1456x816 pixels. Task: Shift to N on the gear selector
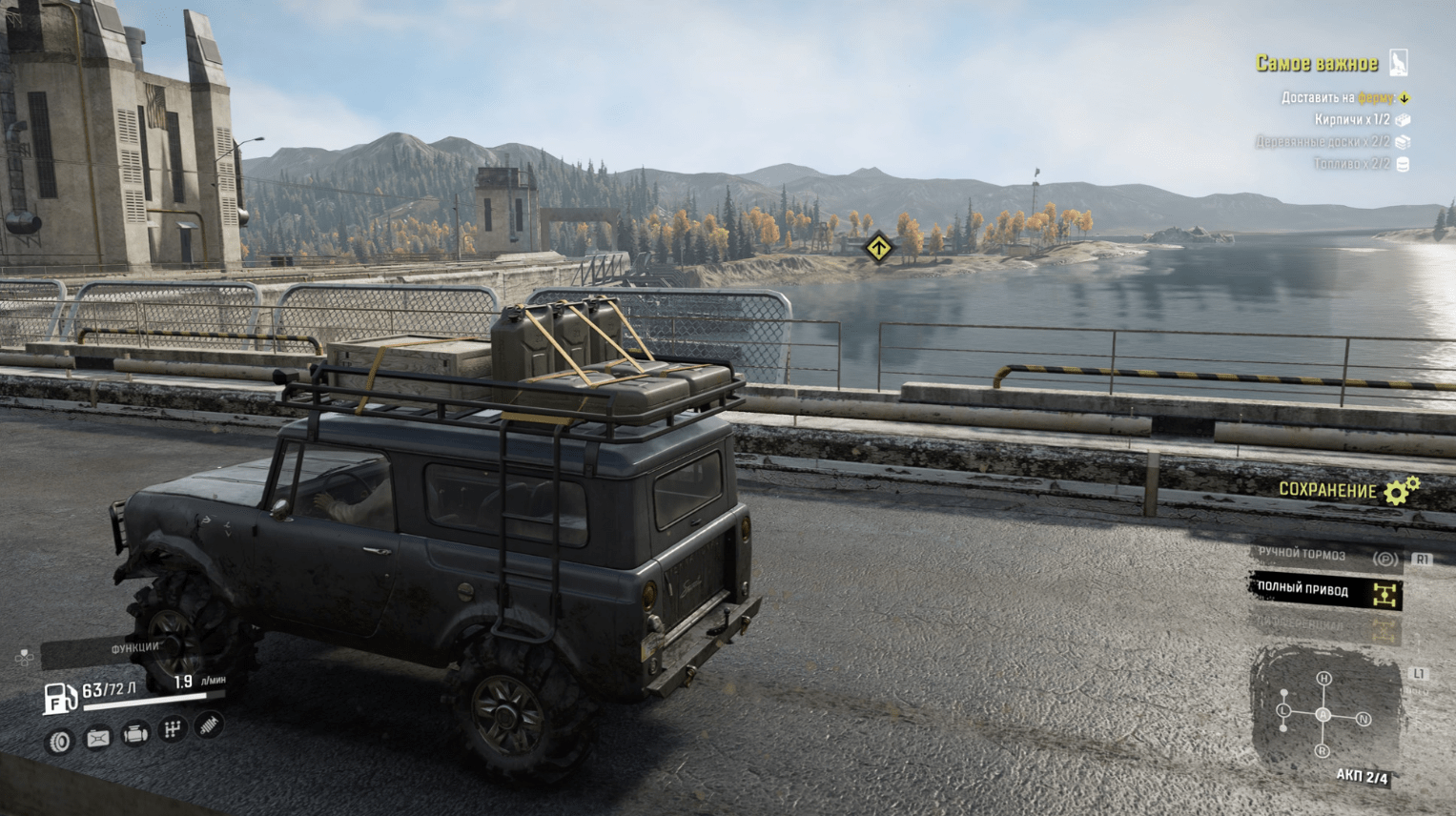(1364, 720)
